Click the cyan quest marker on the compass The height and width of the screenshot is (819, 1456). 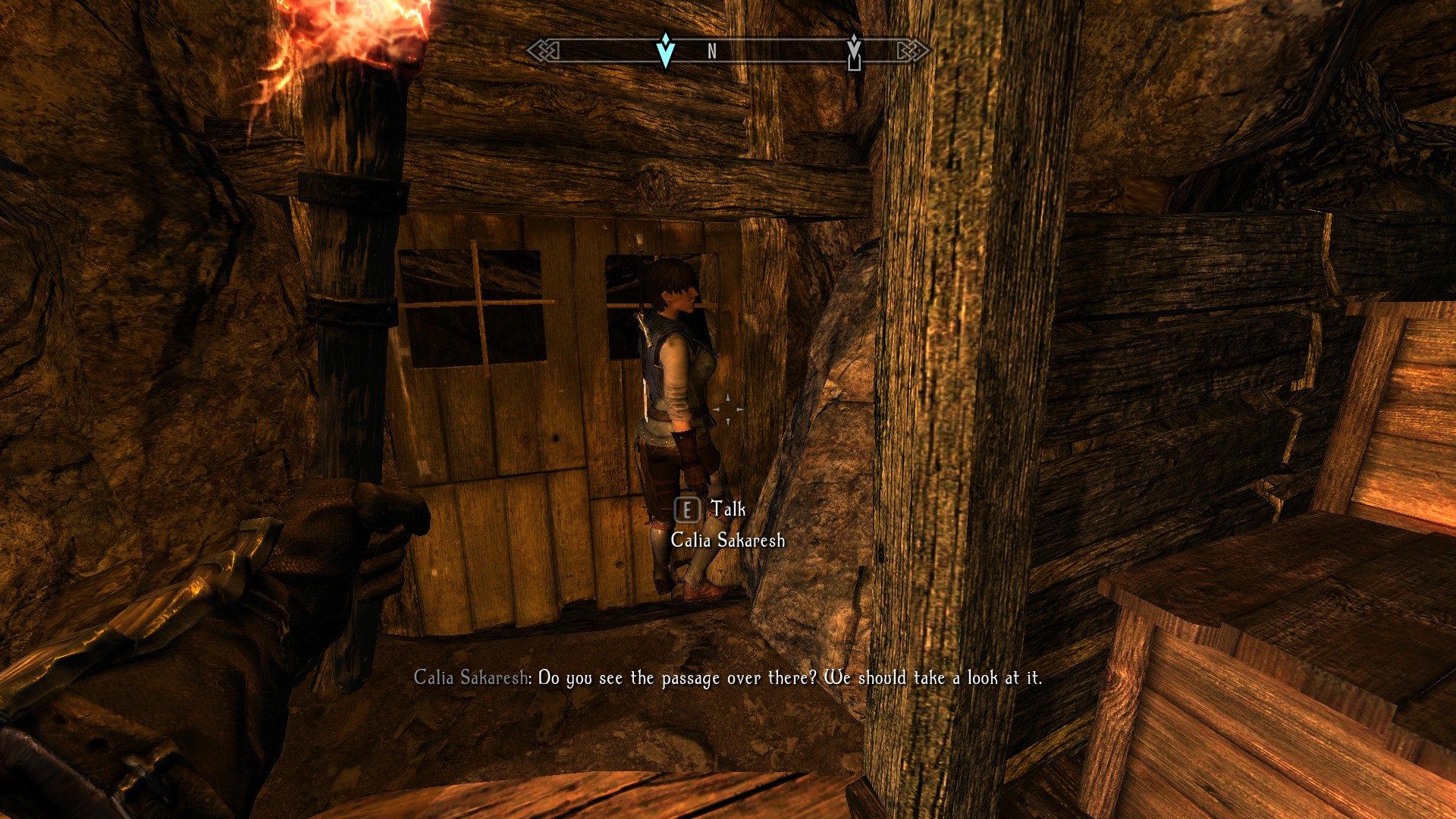pos(665,51)
